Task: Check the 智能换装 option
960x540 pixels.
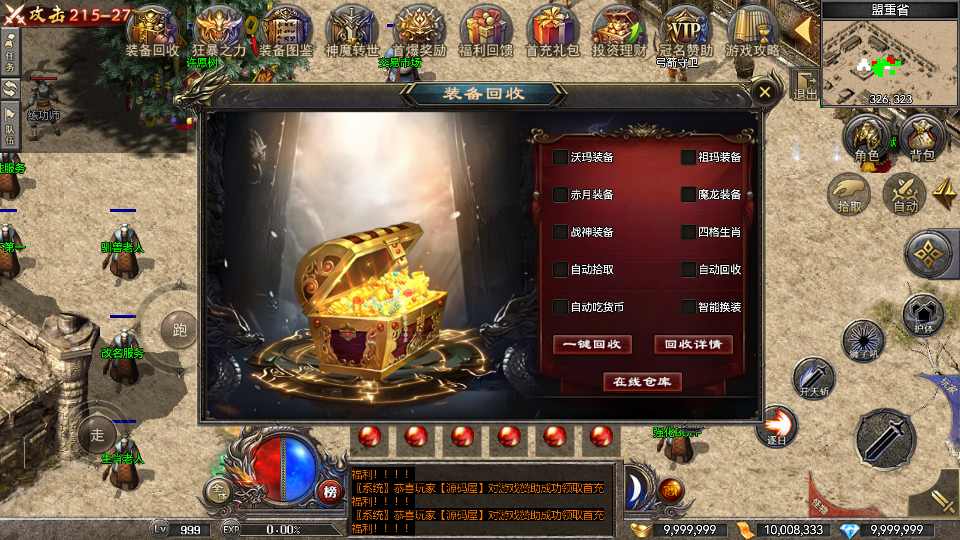Action: pos(688,307)
